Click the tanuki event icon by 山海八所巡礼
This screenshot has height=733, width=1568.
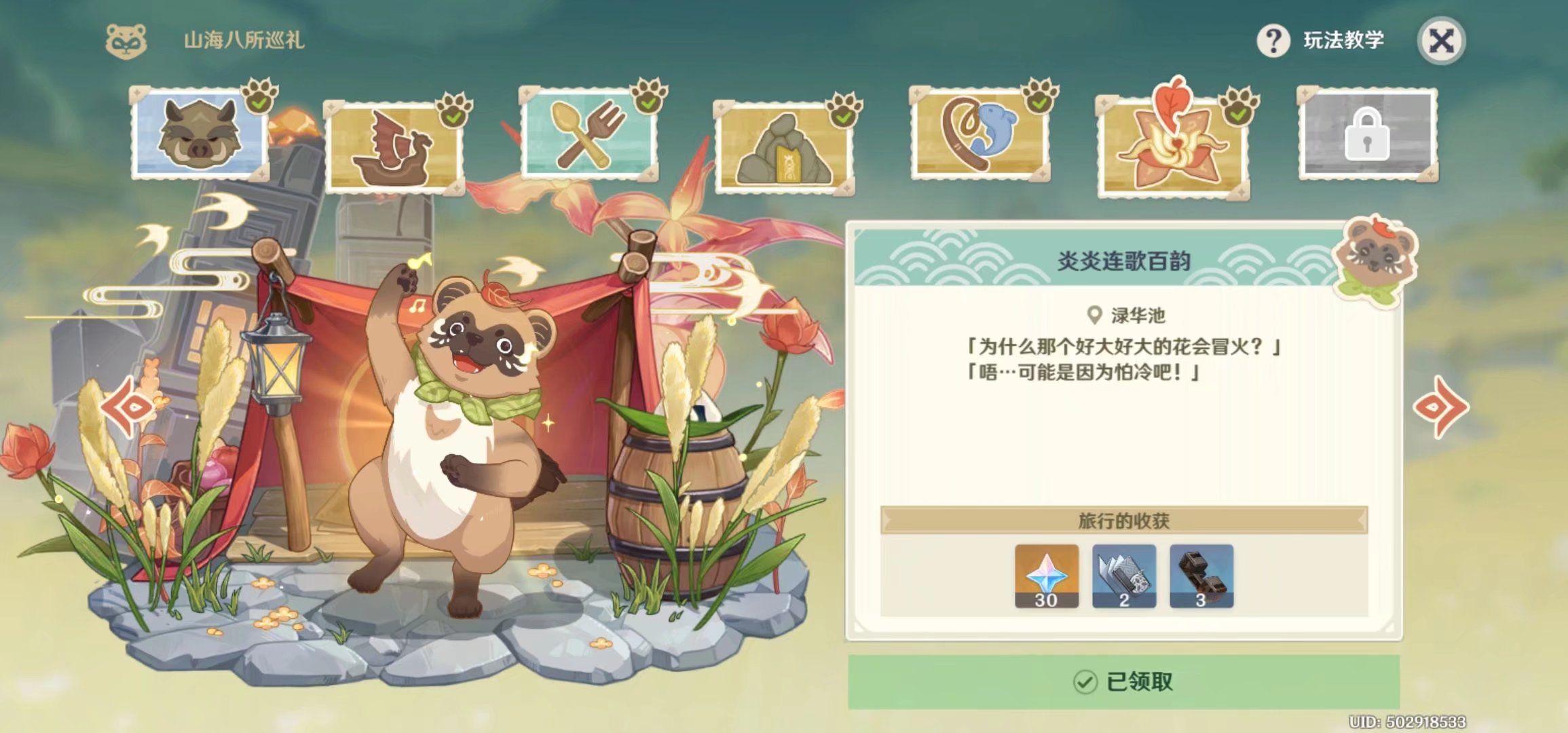coord(126,41)
